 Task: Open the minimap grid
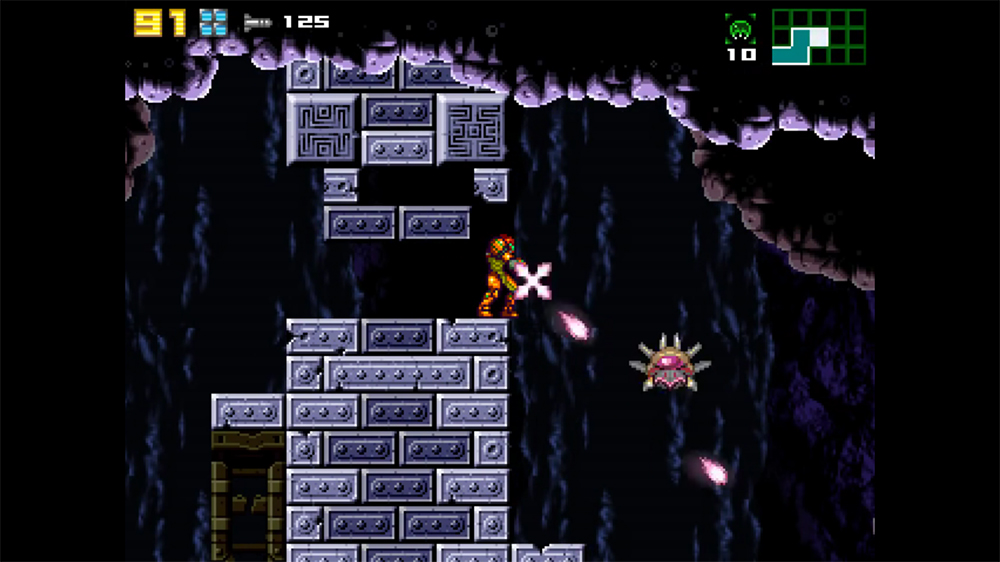point(818,37)
